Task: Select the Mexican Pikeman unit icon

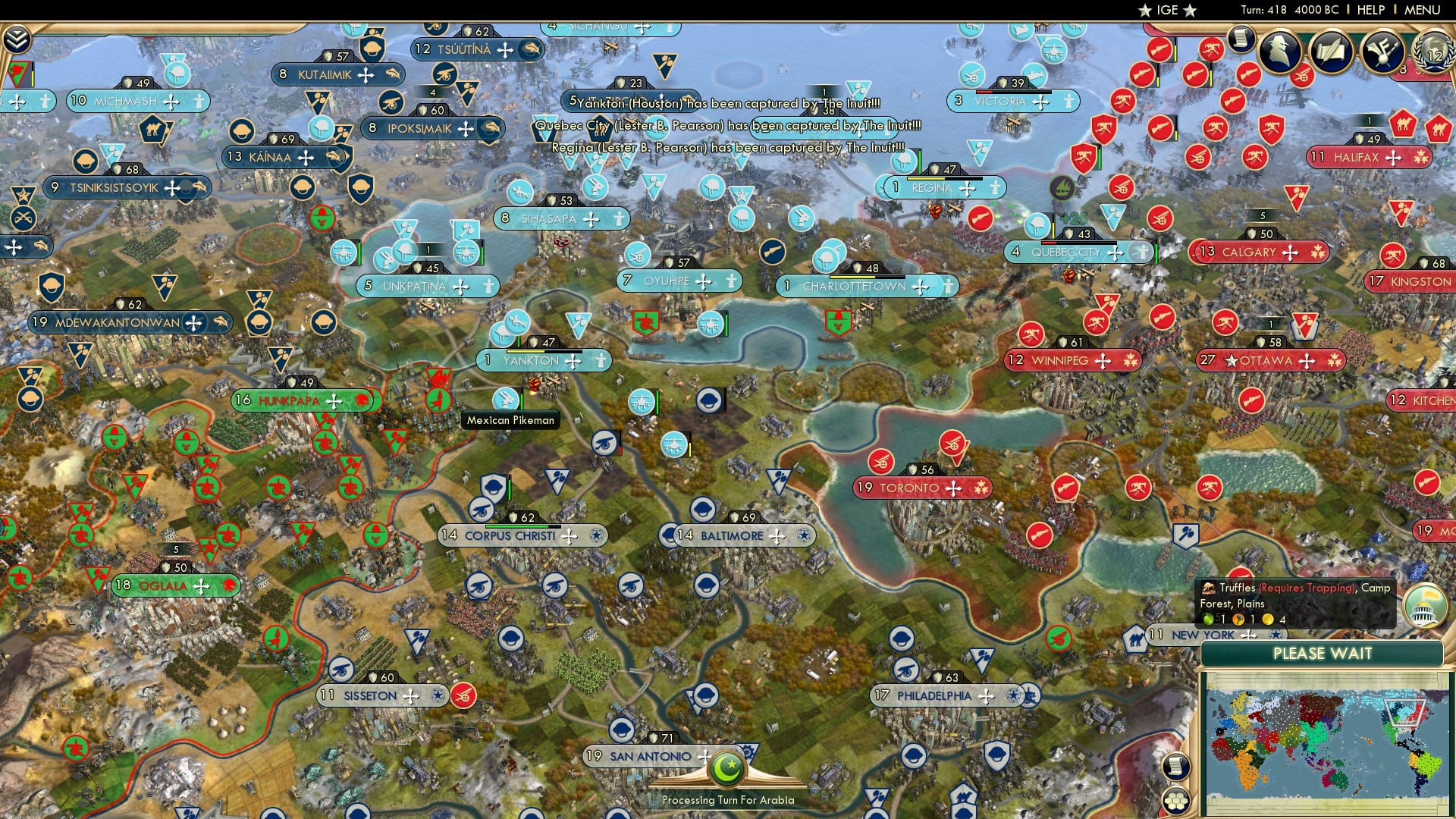Action: 507,397
